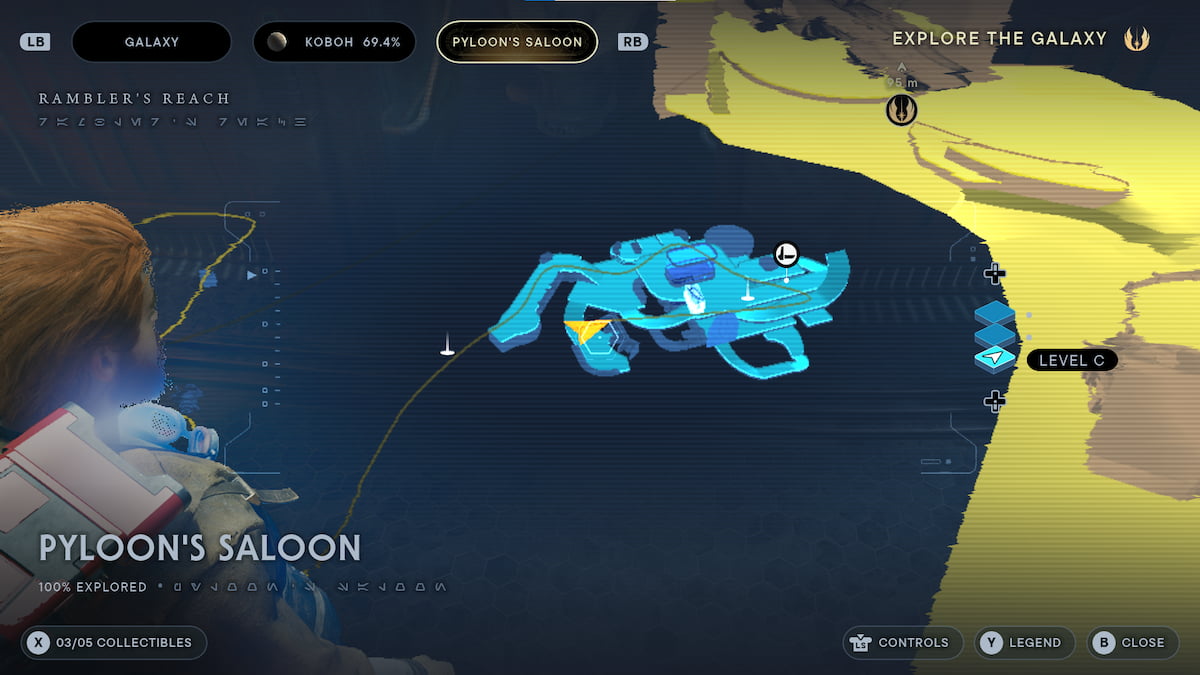Show the map Controls
The image size is (1200, 675).
coord(903,642)
